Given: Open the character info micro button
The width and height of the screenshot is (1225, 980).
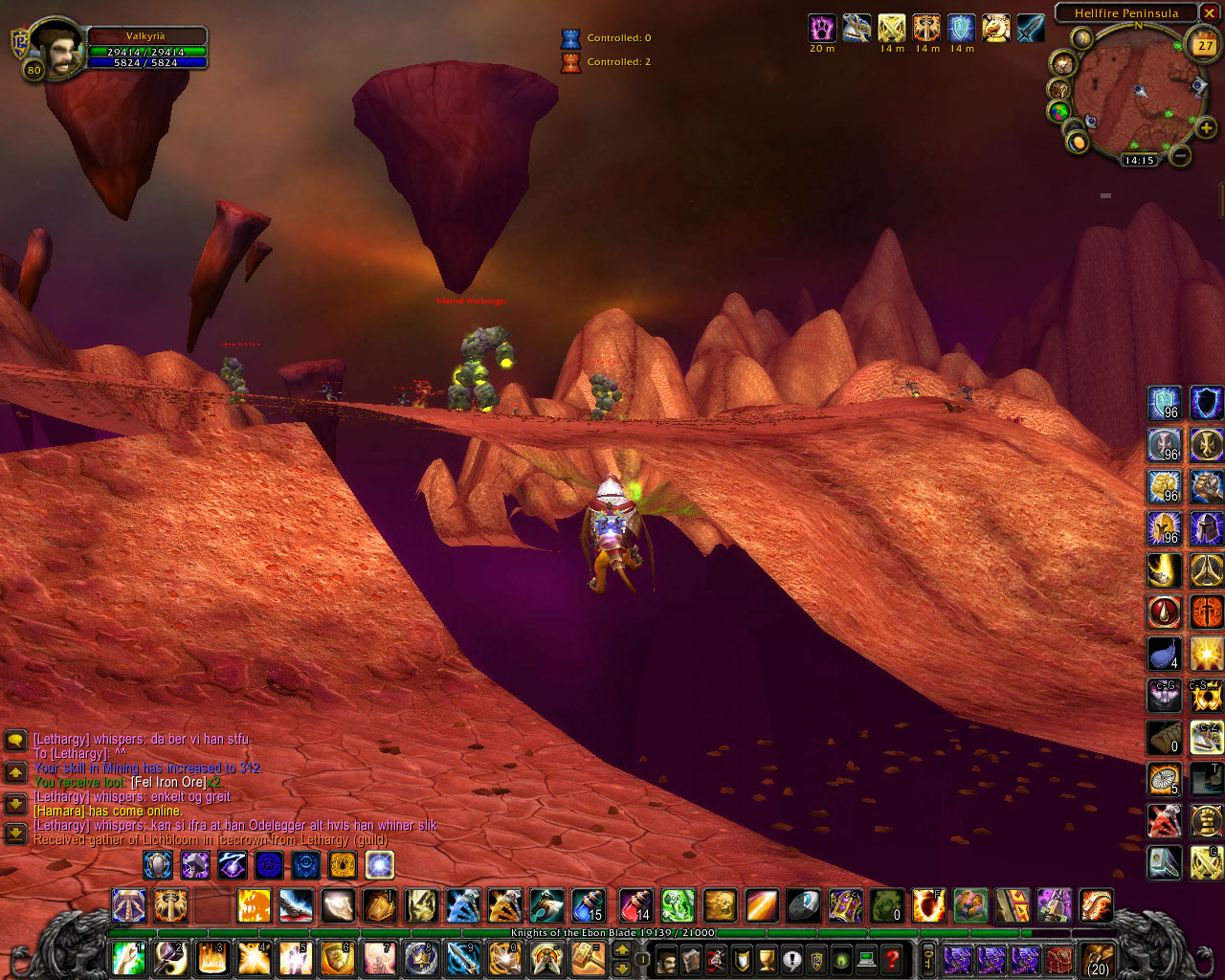Looking at the screenshot, I should 667,958.
